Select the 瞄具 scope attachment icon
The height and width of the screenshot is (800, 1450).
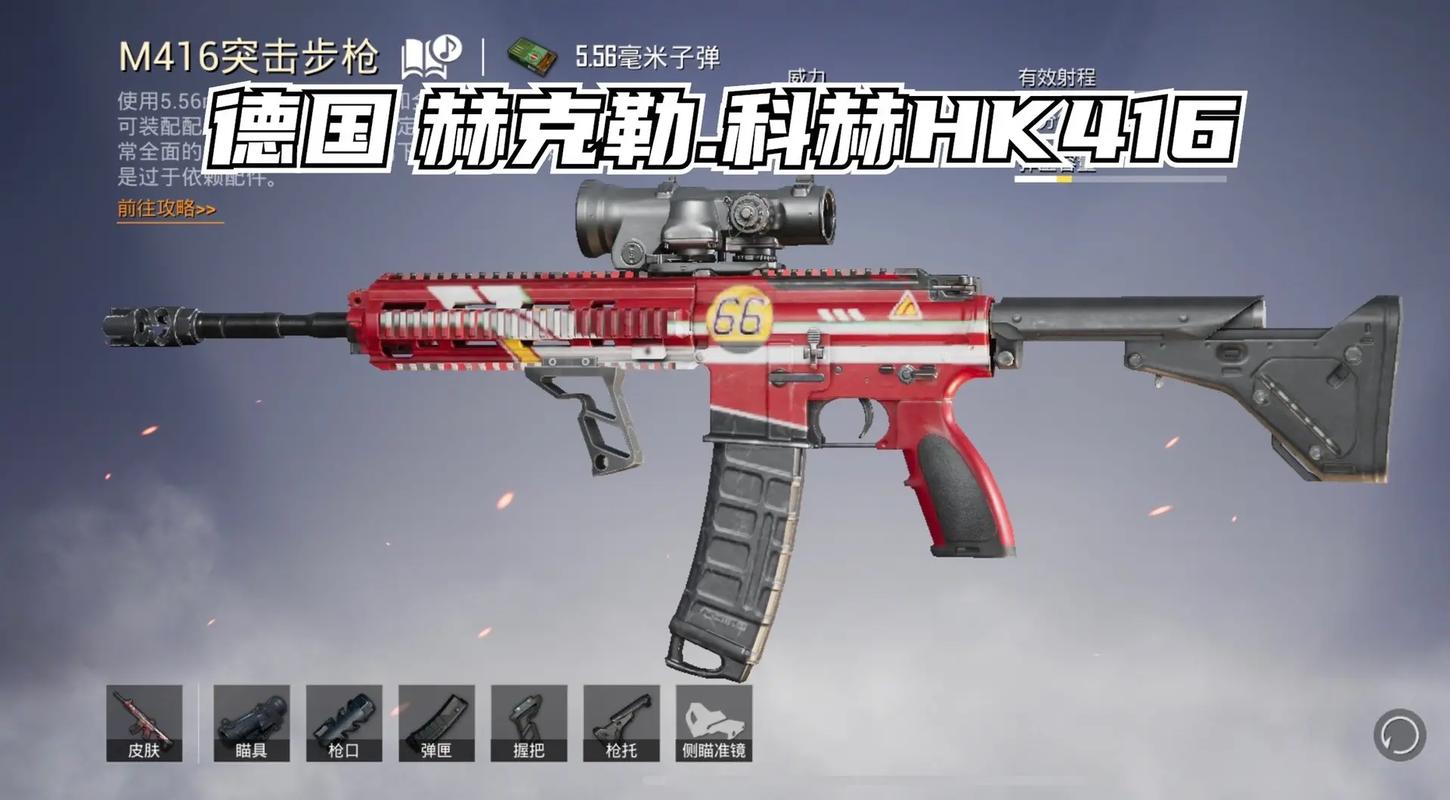click(250, 722)
